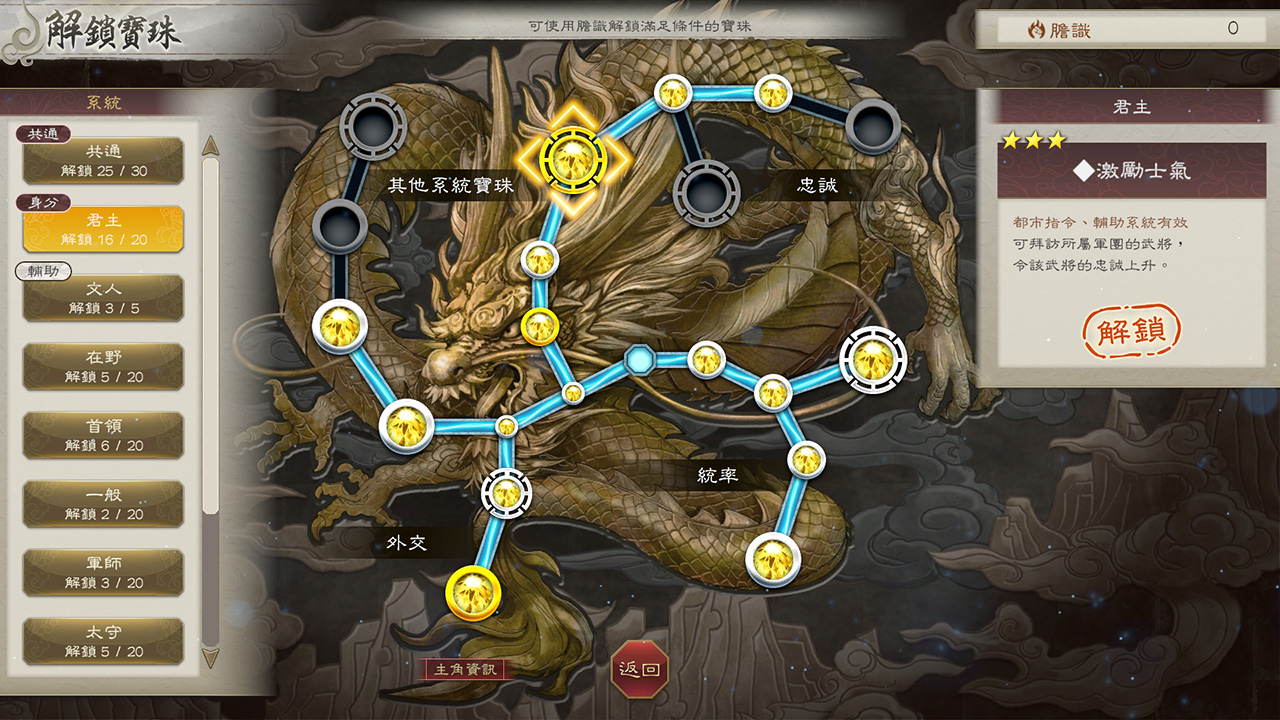Switch to the 軍師 category
The width and height of the screenshot is (1280, 720).
point(103,572)
